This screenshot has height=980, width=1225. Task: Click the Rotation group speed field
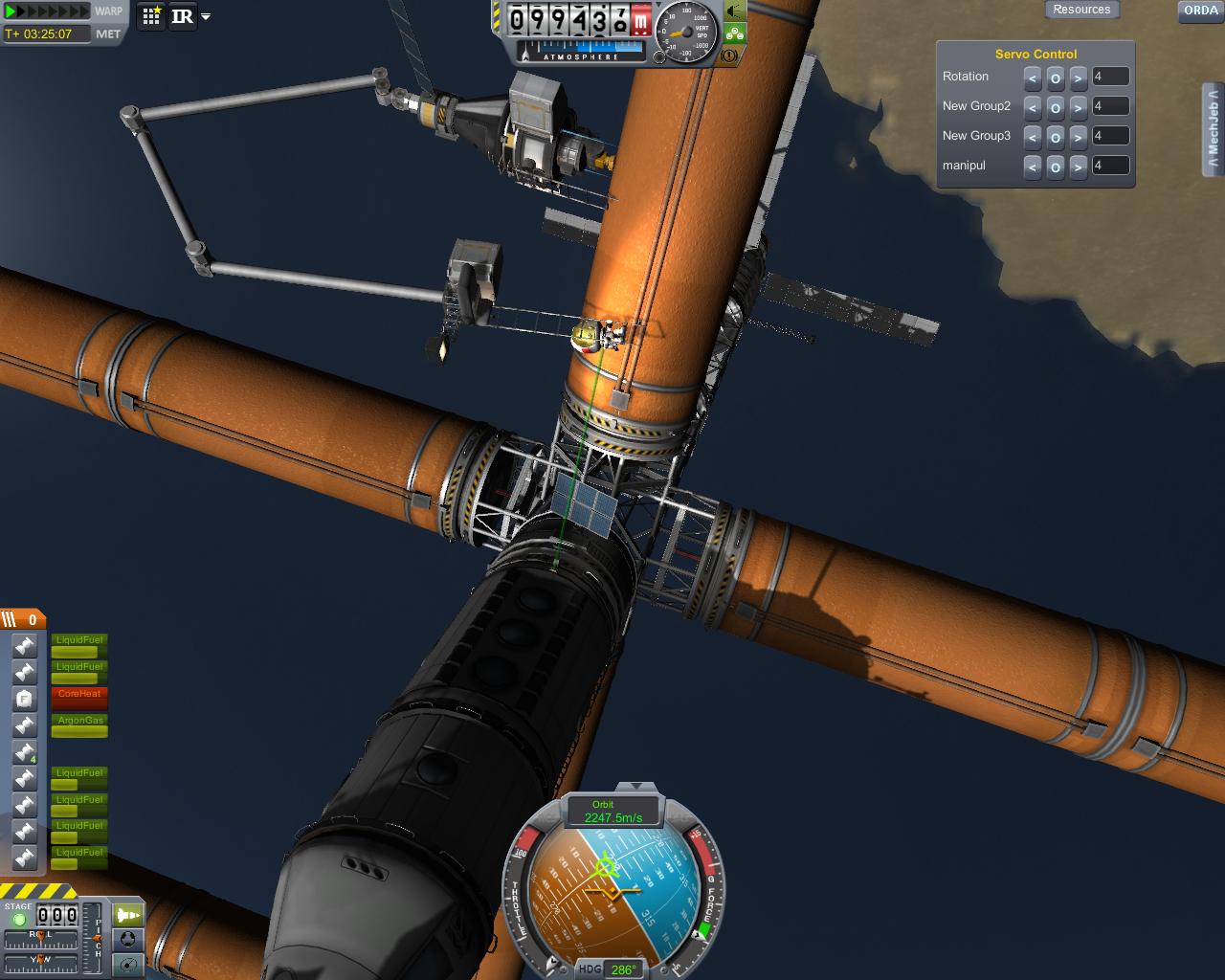point(1110,77)
